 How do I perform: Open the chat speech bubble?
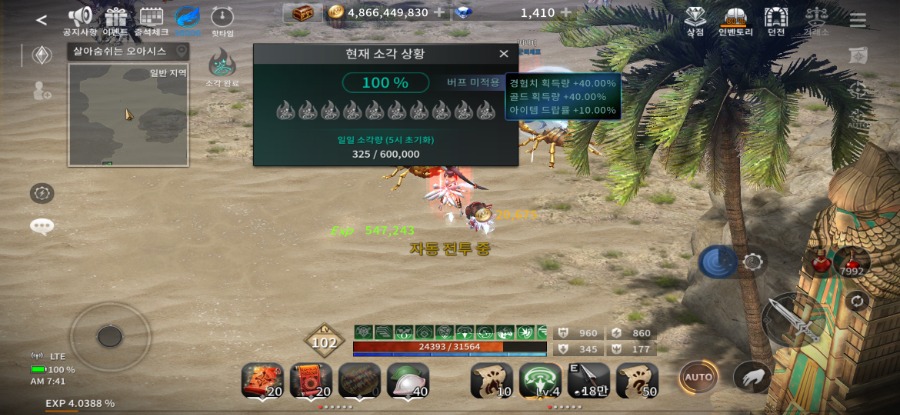(x=42, y=226)
